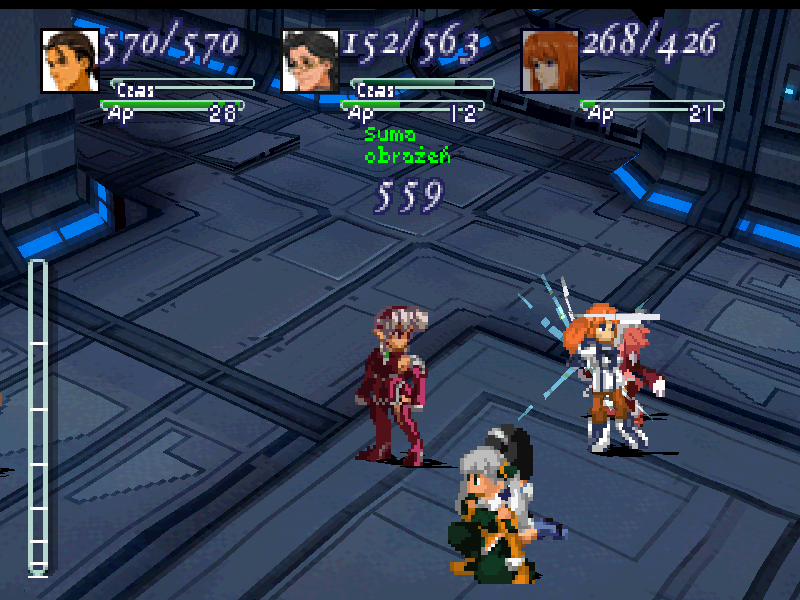Select the glasses-wearing man's party portrait
800x600 pixels.
311,61
